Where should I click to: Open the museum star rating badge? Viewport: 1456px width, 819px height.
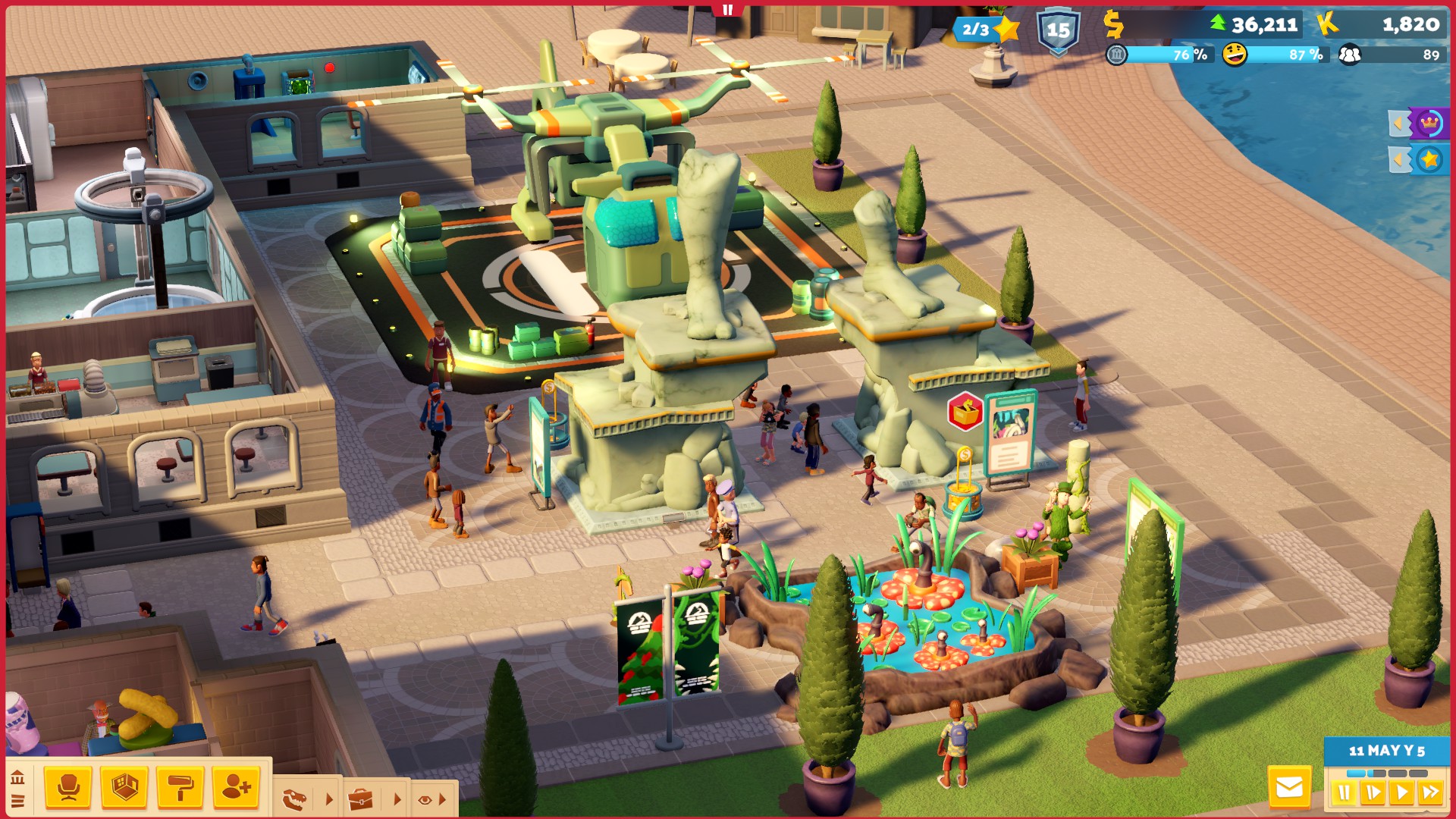point(986,30)
